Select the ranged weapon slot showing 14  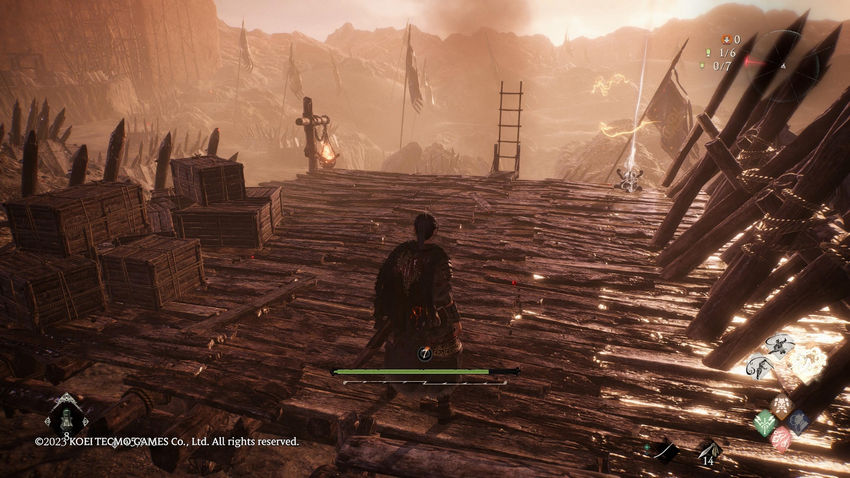[710, 451]
